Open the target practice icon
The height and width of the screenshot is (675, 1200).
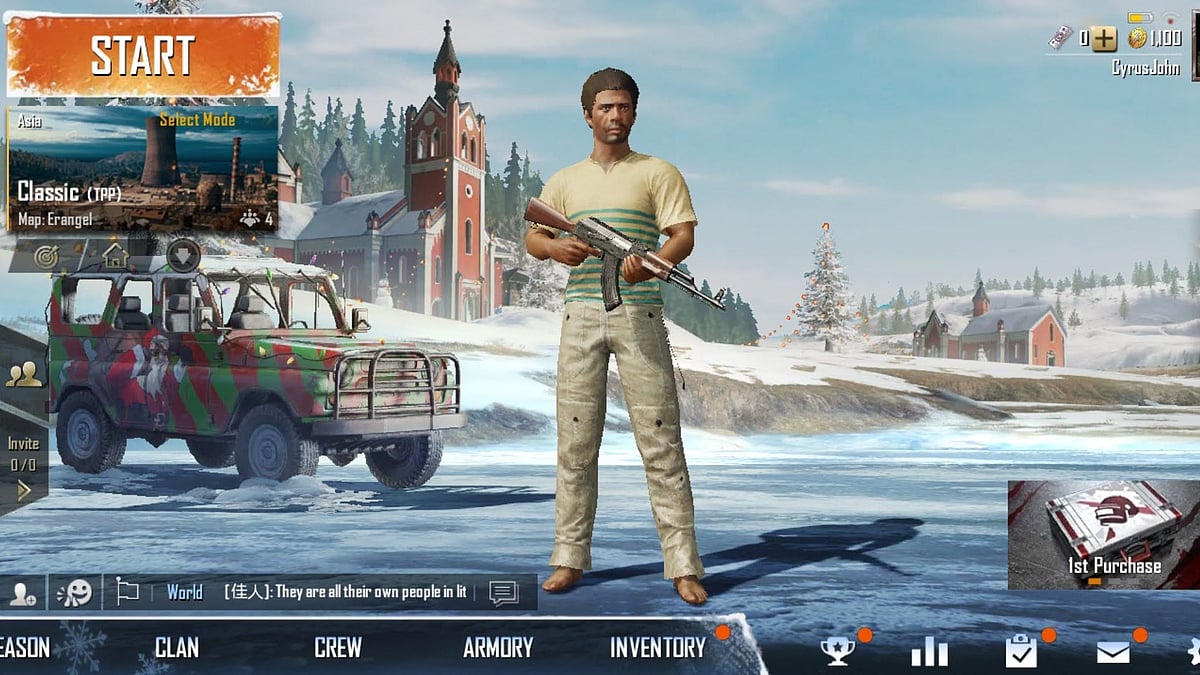click(46, 256)
